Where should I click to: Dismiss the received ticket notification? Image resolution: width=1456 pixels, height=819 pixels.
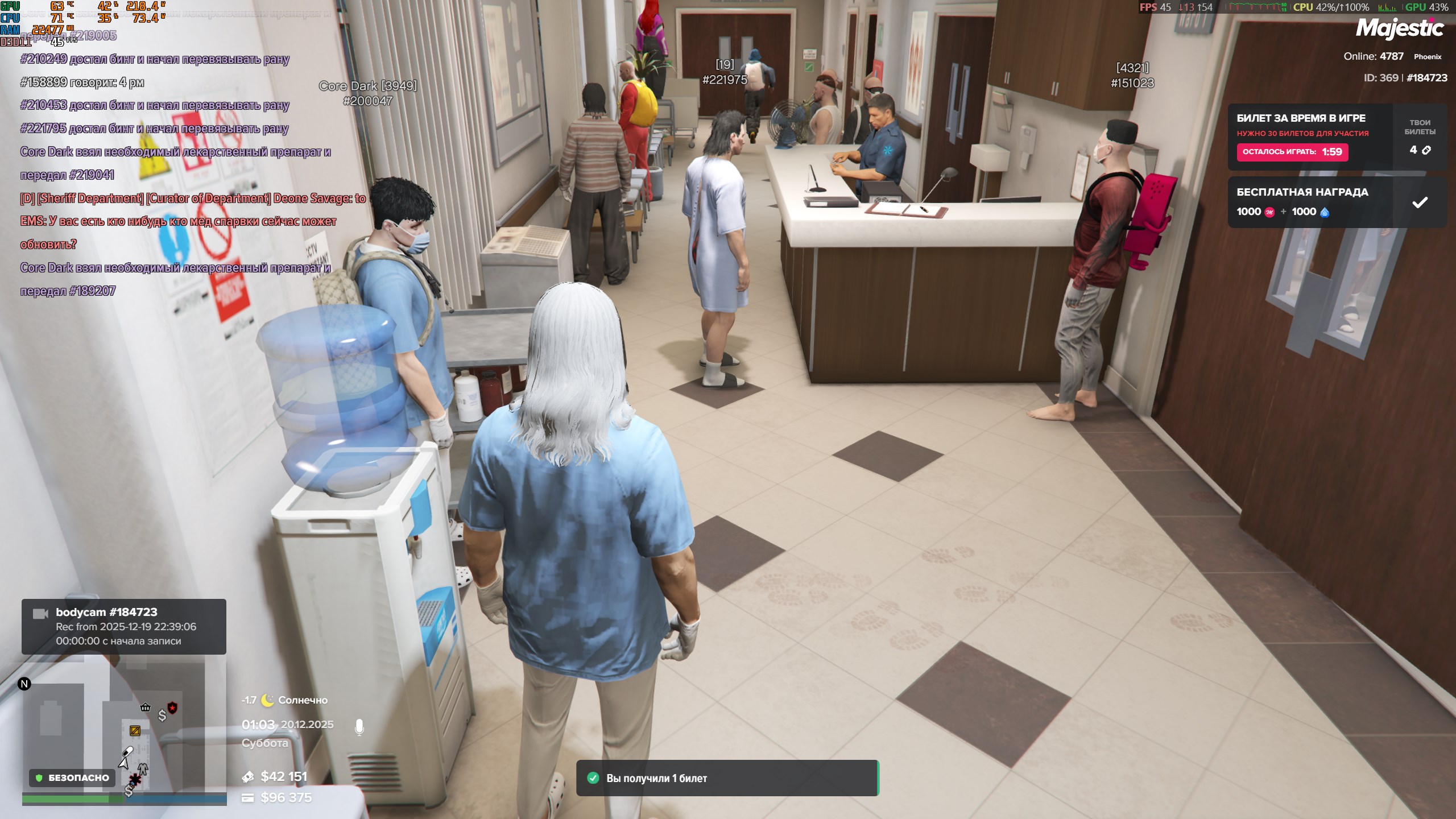click(727, 778)
